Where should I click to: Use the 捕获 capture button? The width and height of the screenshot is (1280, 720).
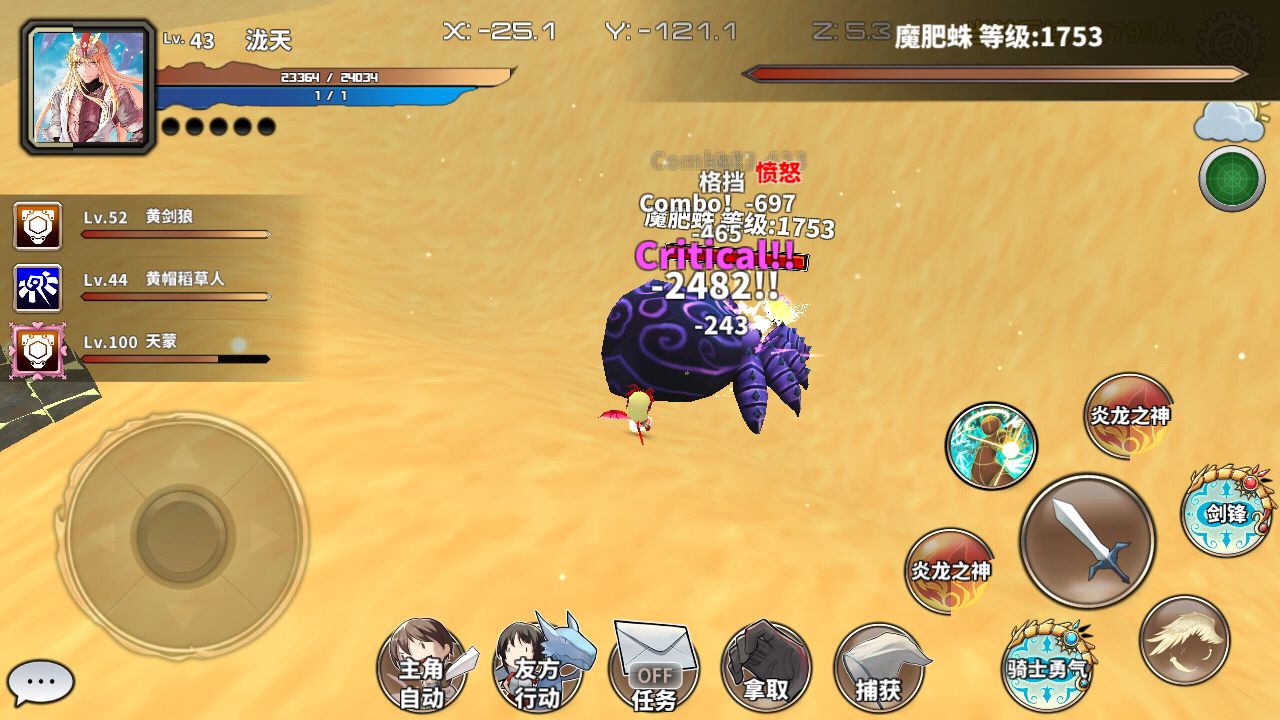[878, 669]
